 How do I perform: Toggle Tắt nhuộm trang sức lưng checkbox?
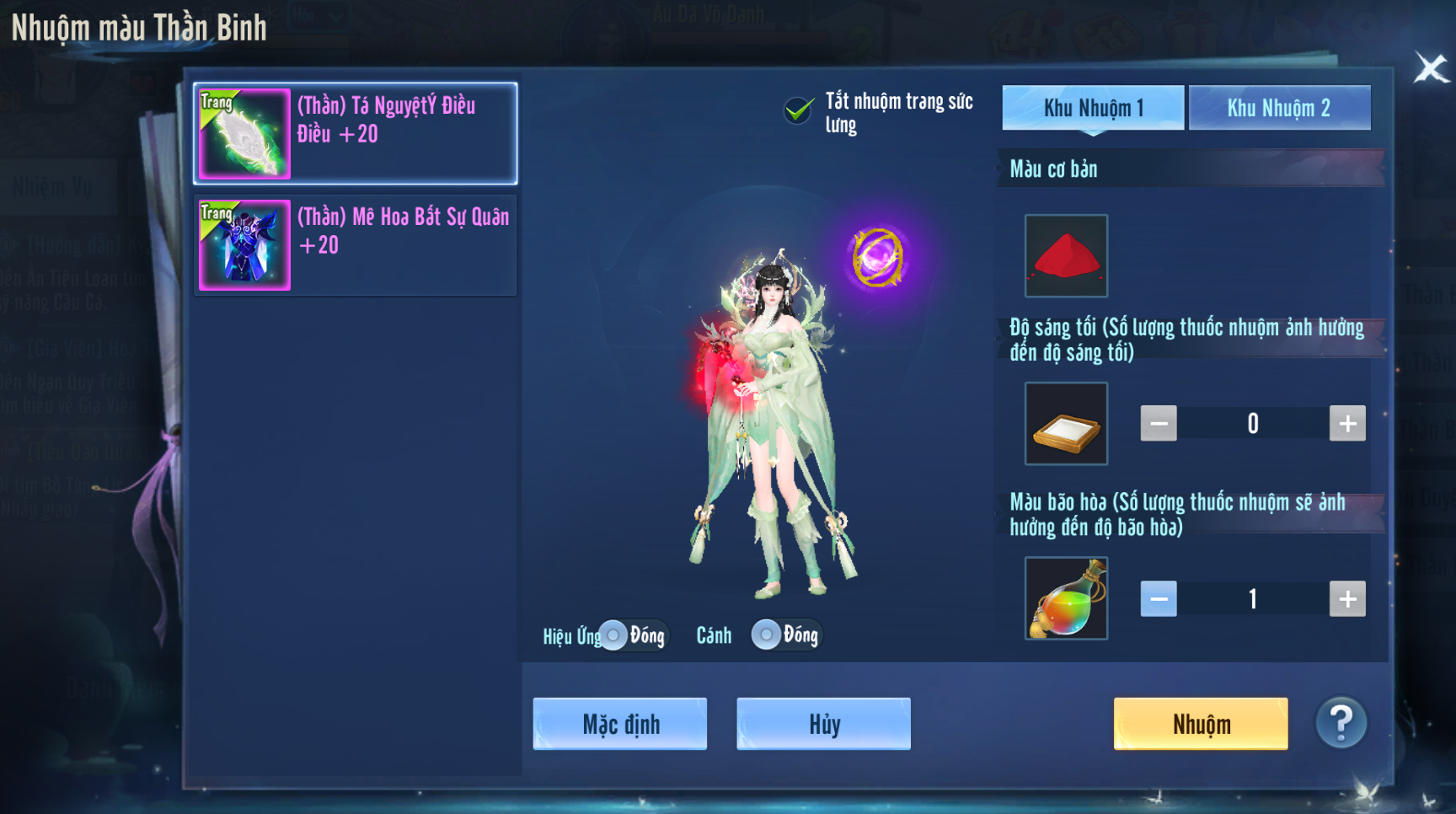tap(798, 110)
